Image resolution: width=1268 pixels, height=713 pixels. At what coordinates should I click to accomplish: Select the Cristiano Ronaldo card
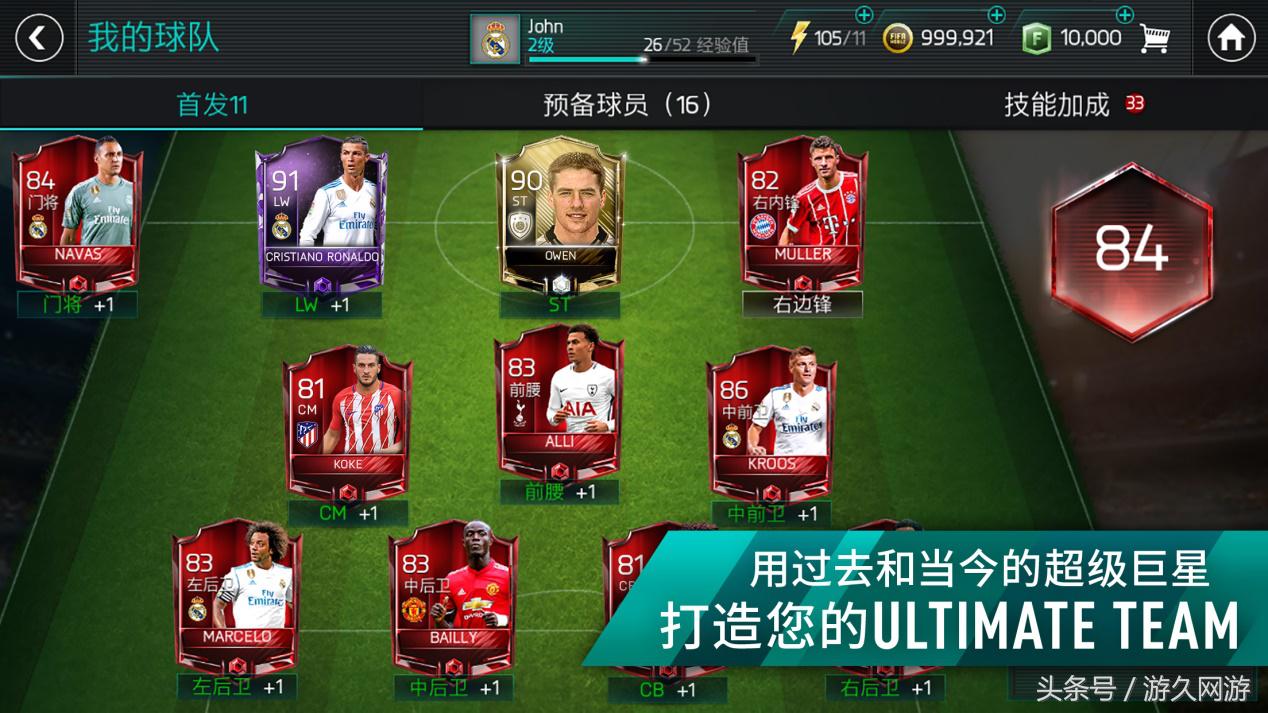(320, 212)
